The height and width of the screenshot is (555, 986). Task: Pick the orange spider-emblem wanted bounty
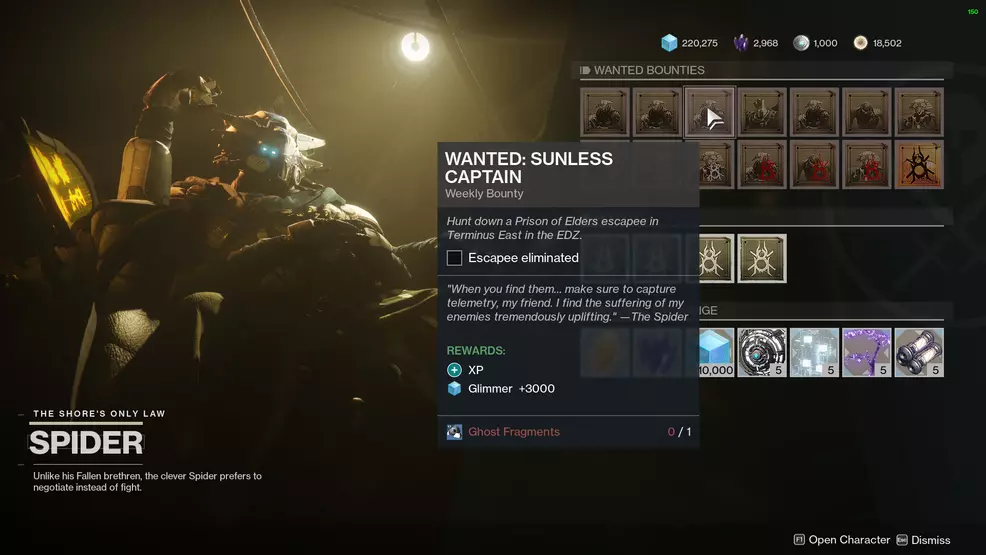coord(919,164)
